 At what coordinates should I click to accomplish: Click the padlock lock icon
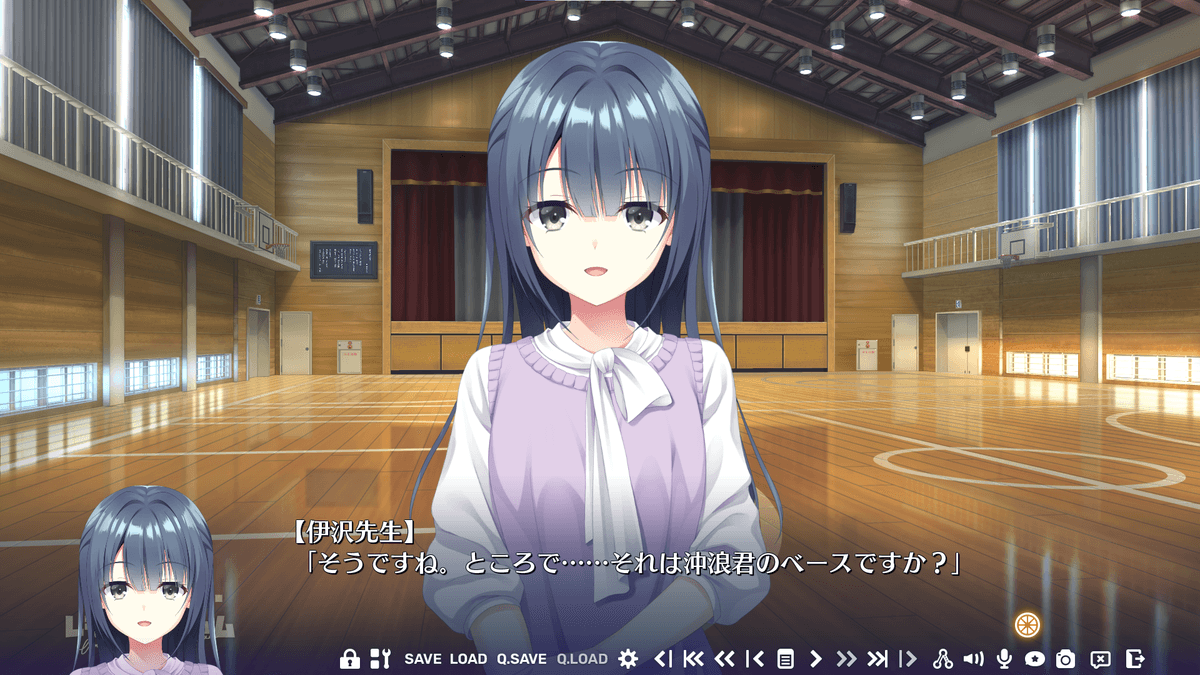[349, 659]
